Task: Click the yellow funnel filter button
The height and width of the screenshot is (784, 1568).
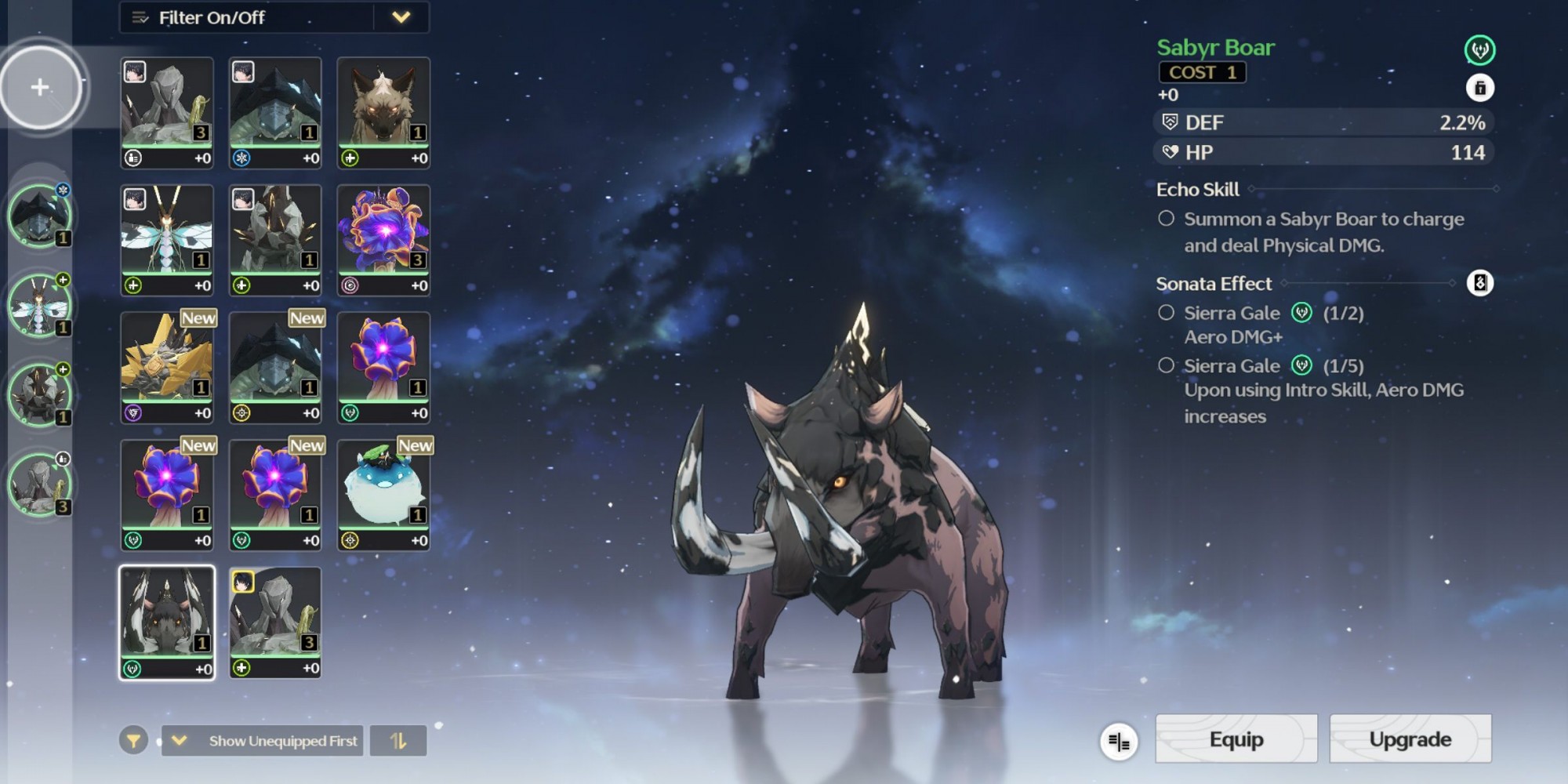Action: tap(134, 740)
